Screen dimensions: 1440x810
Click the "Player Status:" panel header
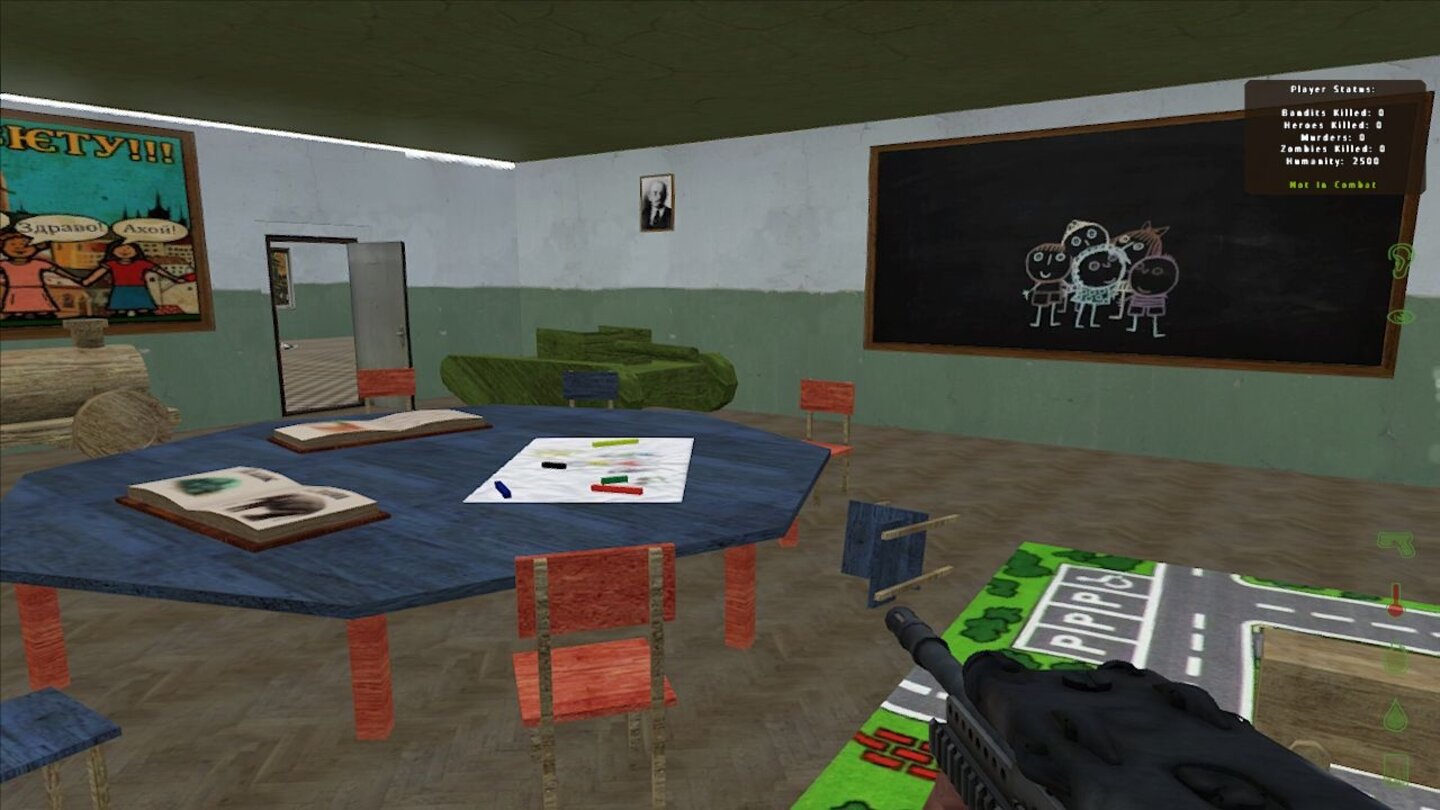click(1333, 89)
